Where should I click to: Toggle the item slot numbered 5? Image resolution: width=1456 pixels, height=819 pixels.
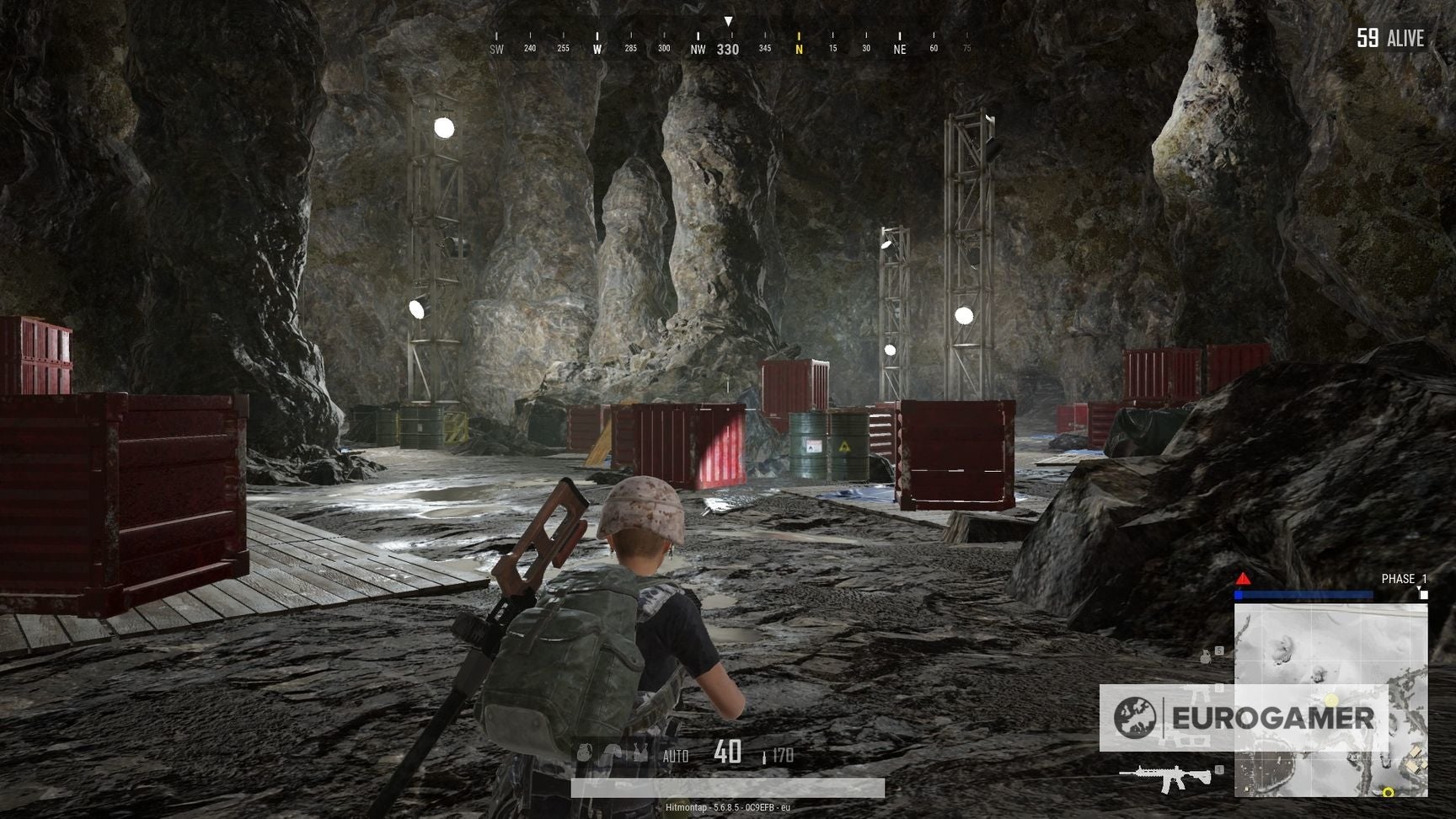pos(1219,650)
